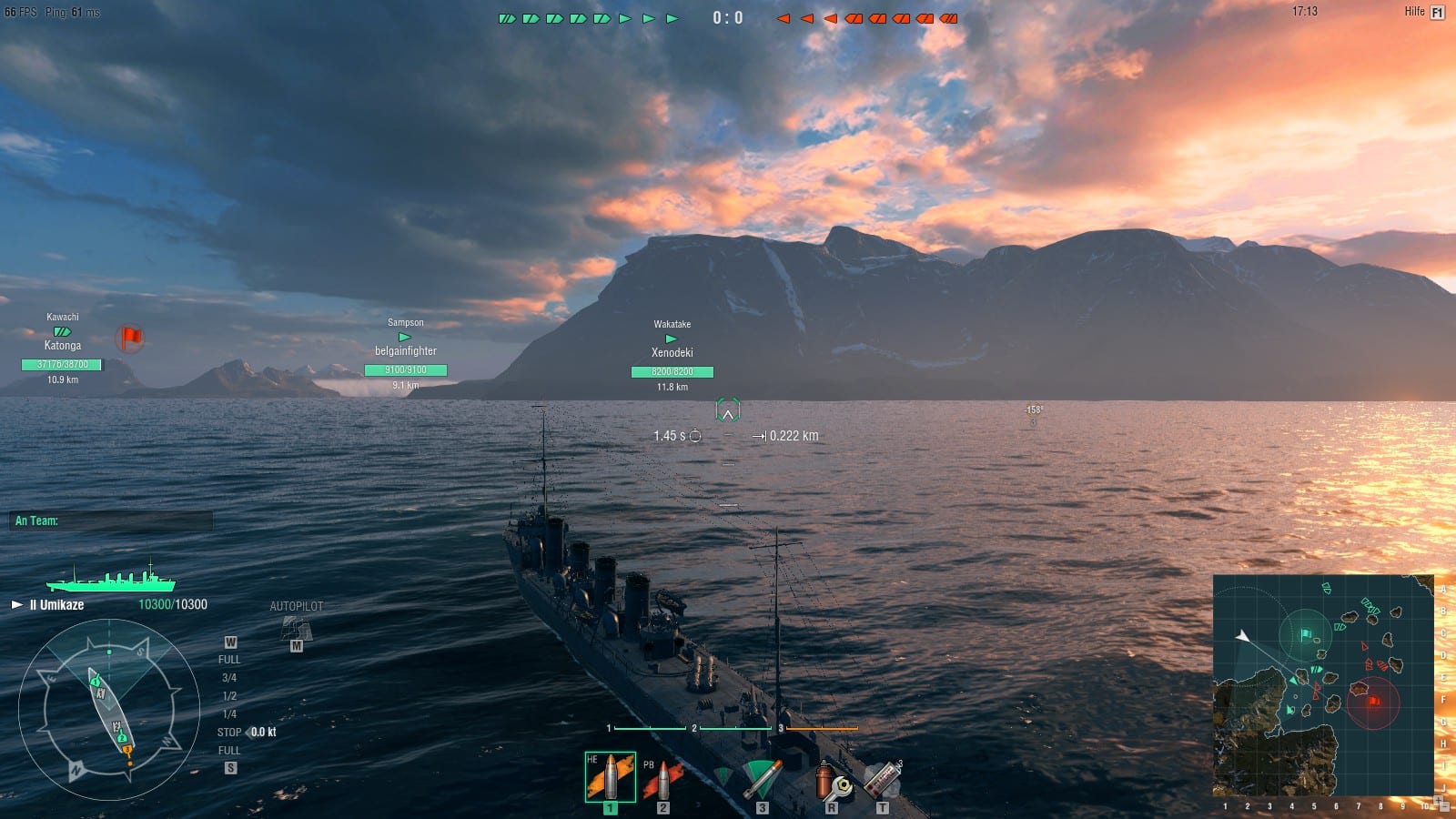Switch to PB armor-piercing shells
Viewport: 1456px width, 819px height.
[x=662, y=781]
